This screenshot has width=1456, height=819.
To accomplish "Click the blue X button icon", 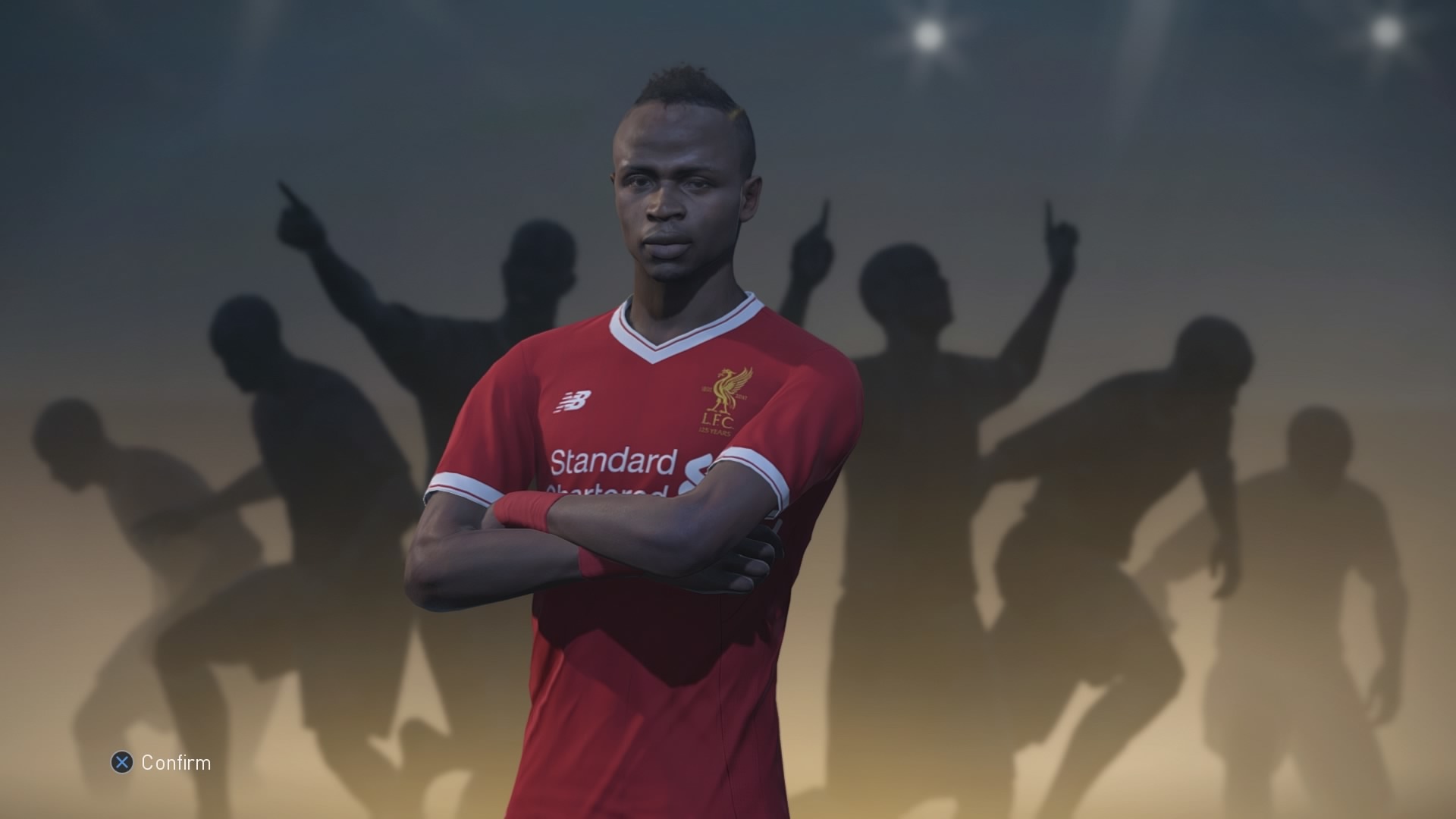I will (x=124, y=763).
